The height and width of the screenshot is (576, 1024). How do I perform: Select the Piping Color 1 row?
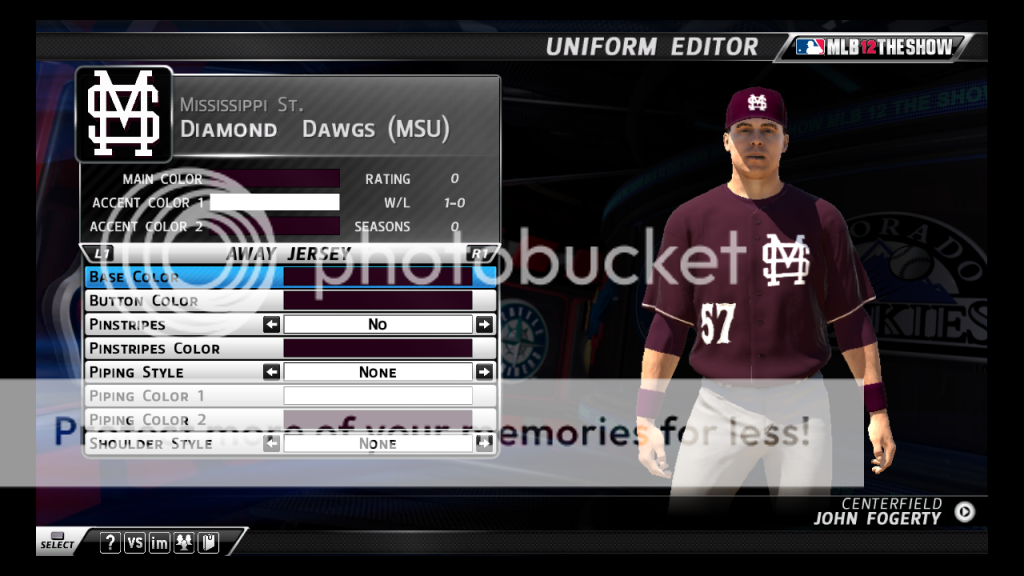coord(290,396)
